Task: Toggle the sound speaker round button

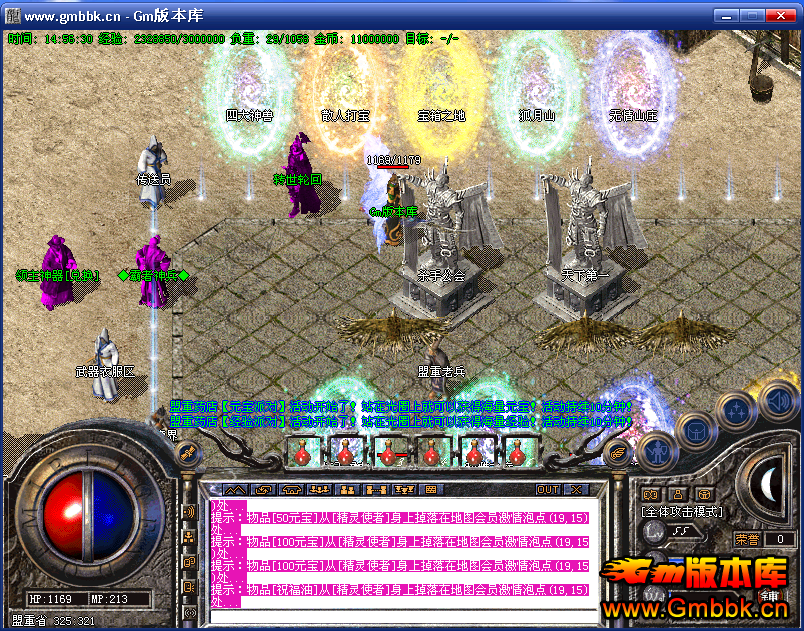Action: (x=775, y=401)
